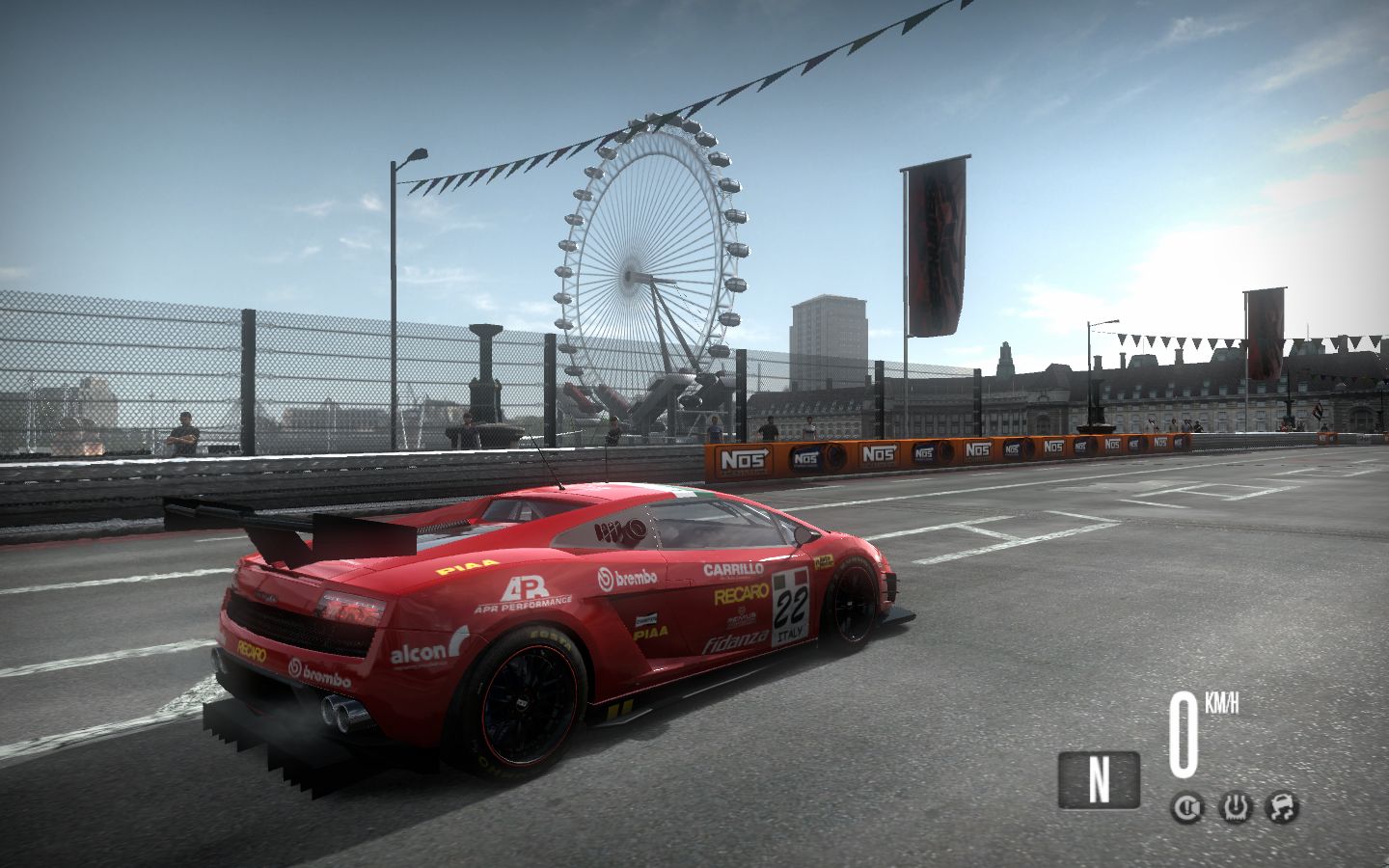1389x868 pixels.
Task: Click the neutral gear indicator box
Action: [x=1099, y=779]
